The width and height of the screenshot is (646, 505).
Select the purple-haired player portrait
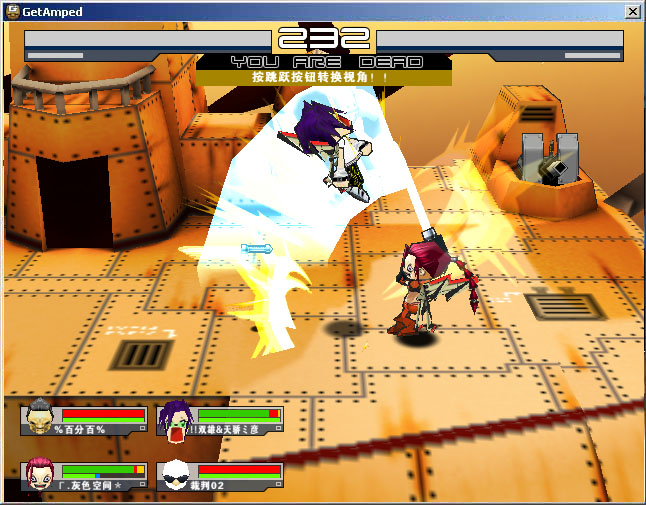(x=175, y=419)
